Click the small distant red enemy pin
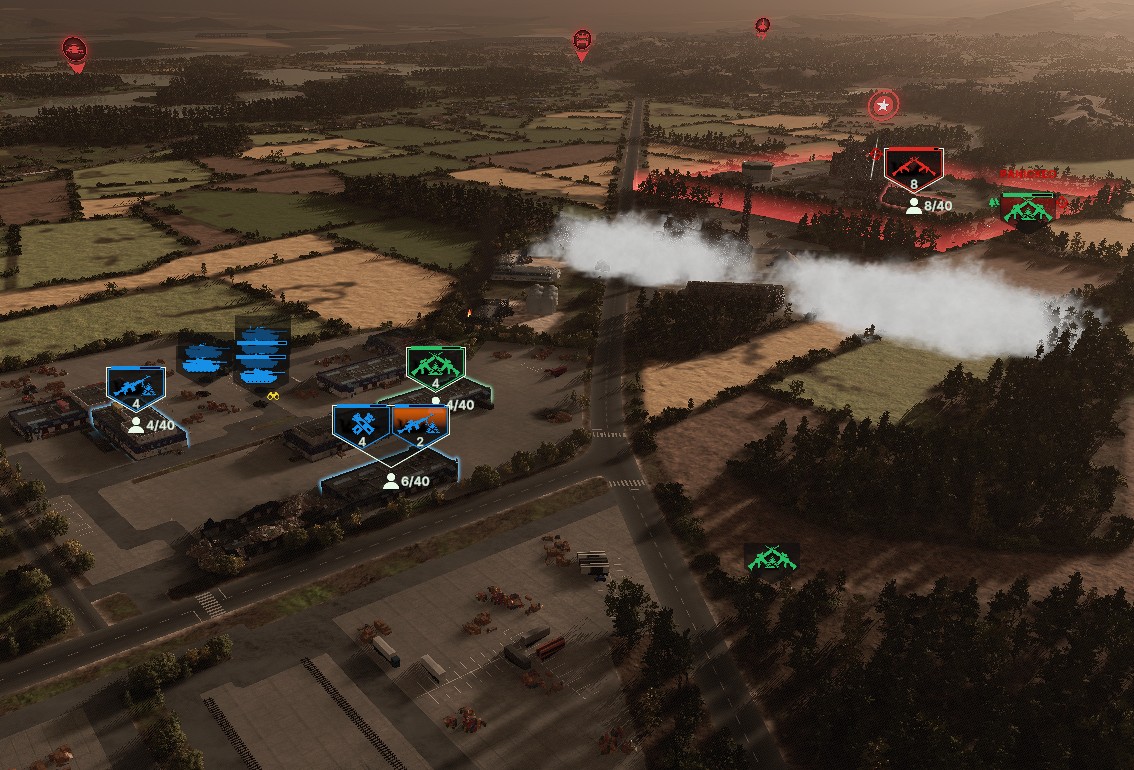The height and width of the screenshot is (770, 1134). (763, 25)
